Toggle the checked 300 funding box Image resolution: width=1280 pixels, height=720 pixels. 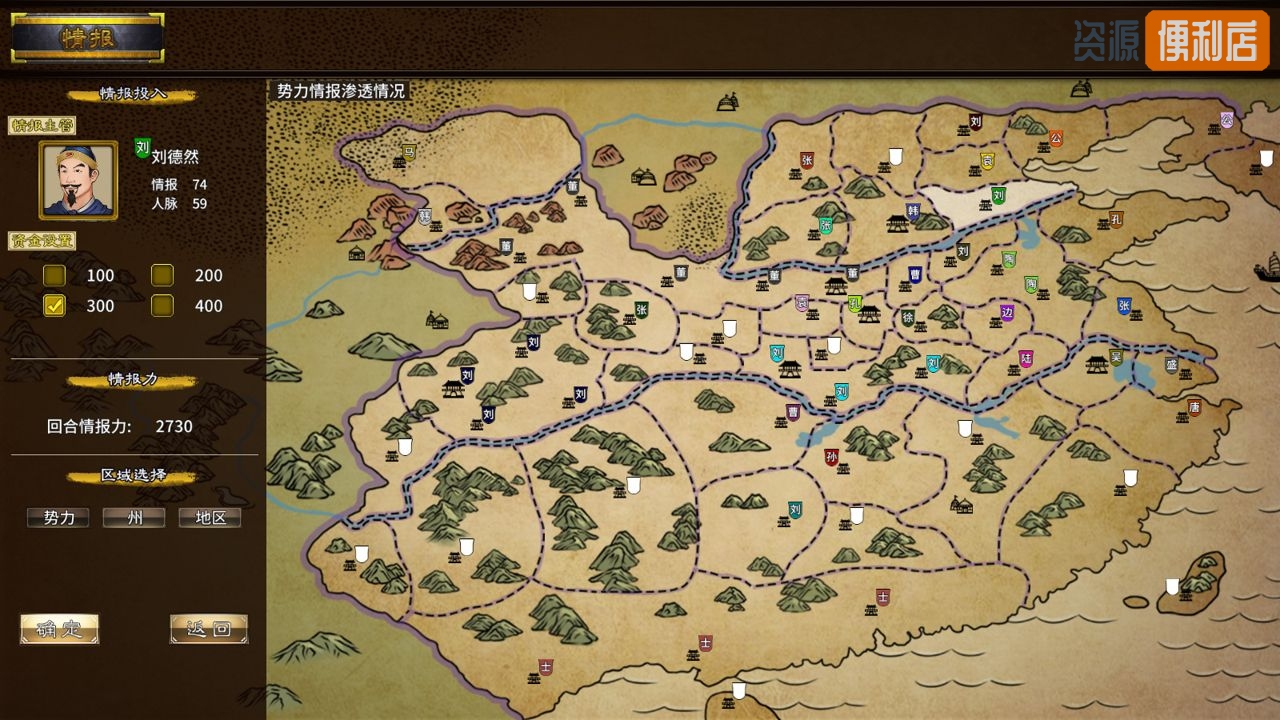[55, 306]
